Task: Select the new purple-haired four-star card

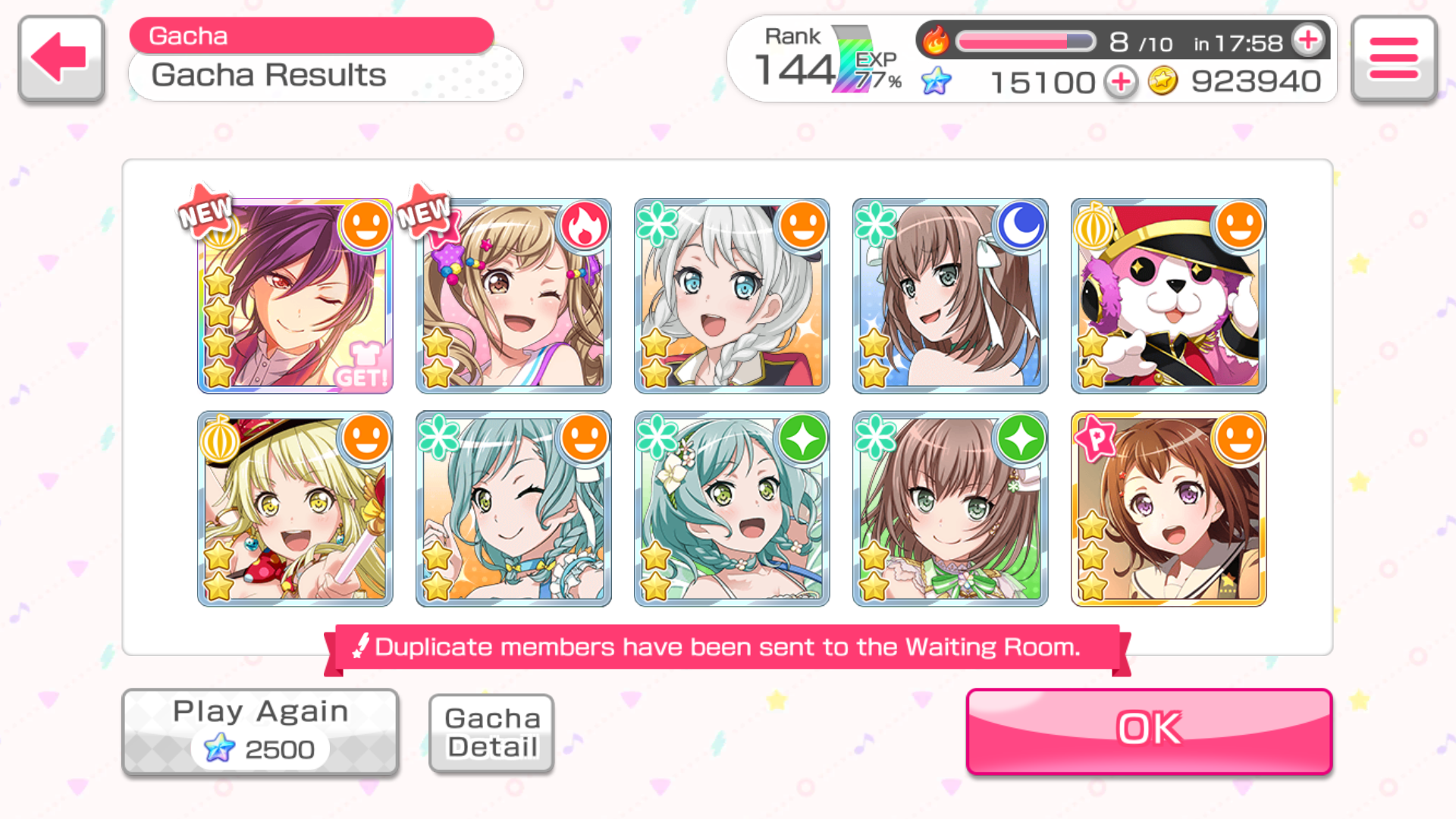Action: (295, 296)
